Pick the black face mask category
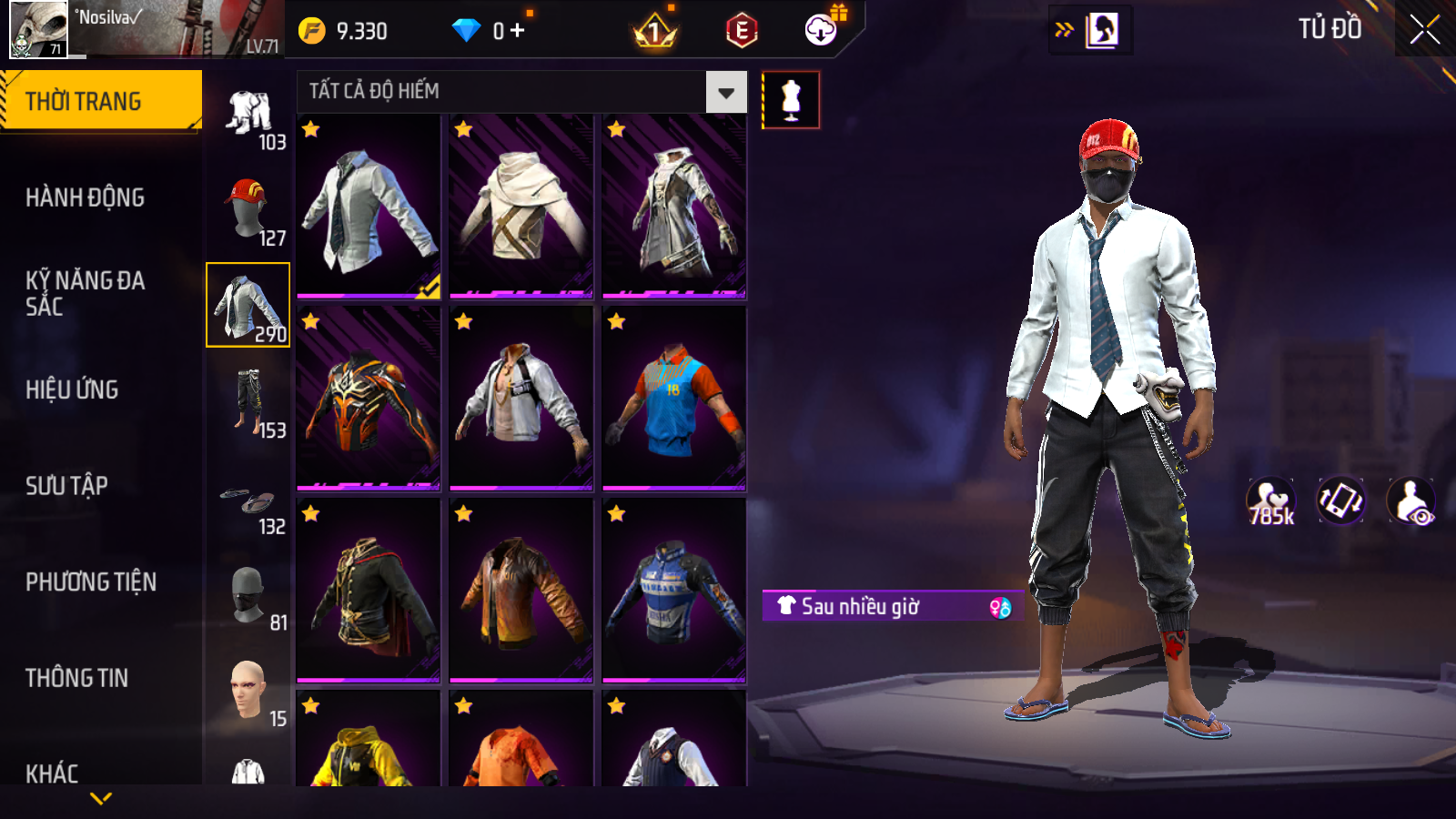This screenshot has height=819, width=1456. pyautogui.click(x=248, y=597)
